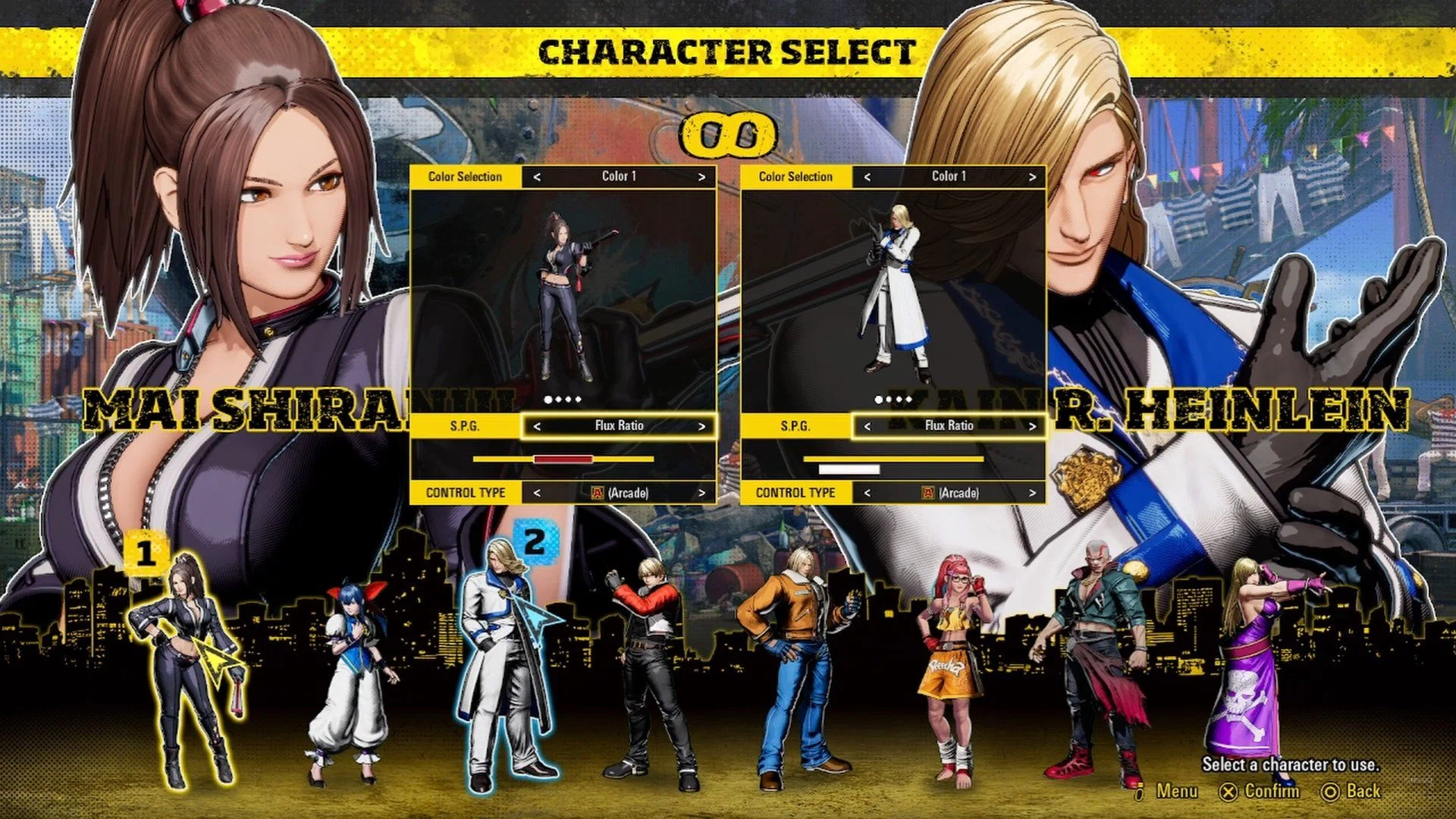Advance Kain's Color Selection to the next color
The height and width of the screenshot is (819, 1456).
point(1032,177)
